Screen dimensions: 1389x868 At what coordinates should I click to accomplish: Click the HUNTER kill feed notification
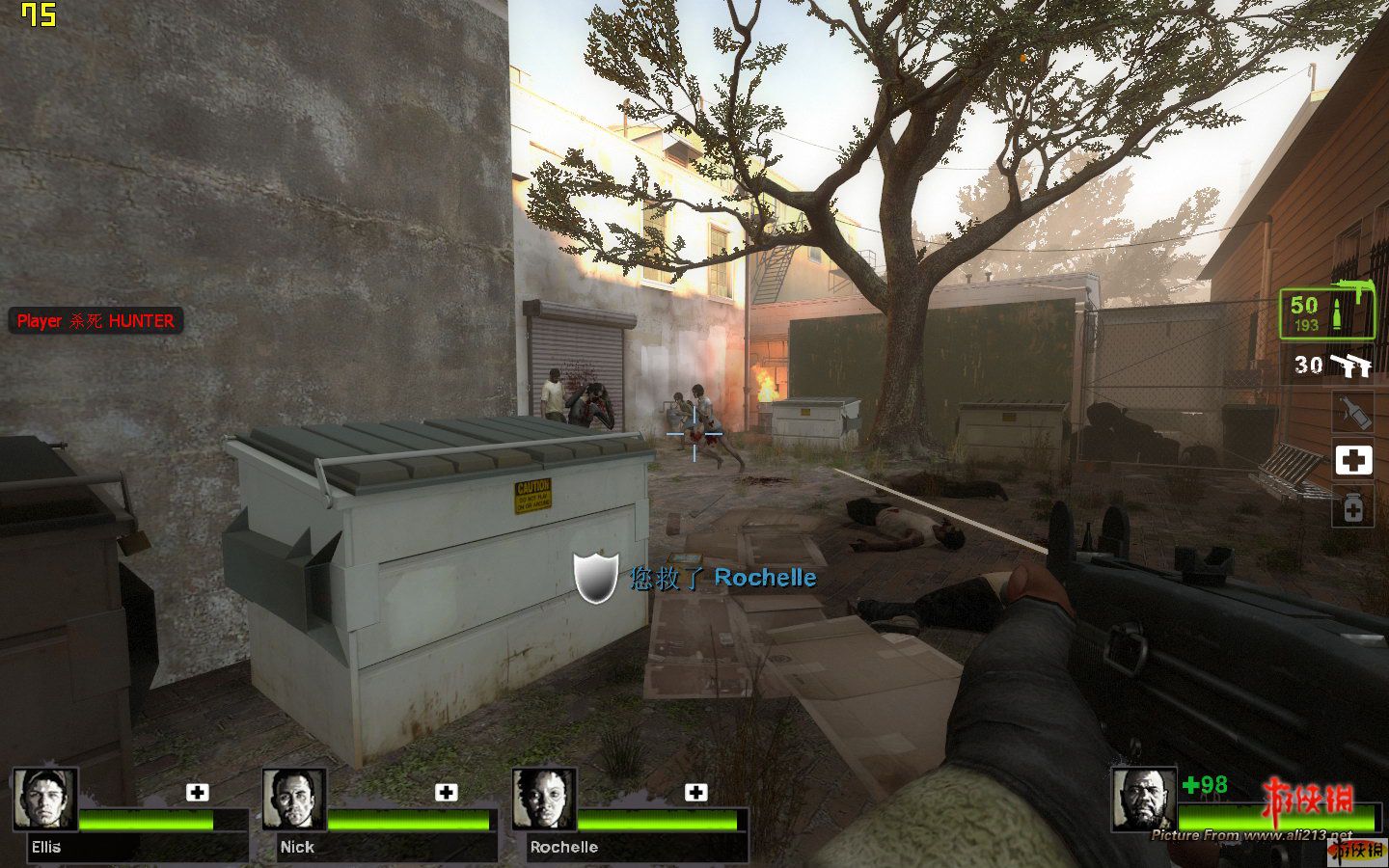[95, 321]
